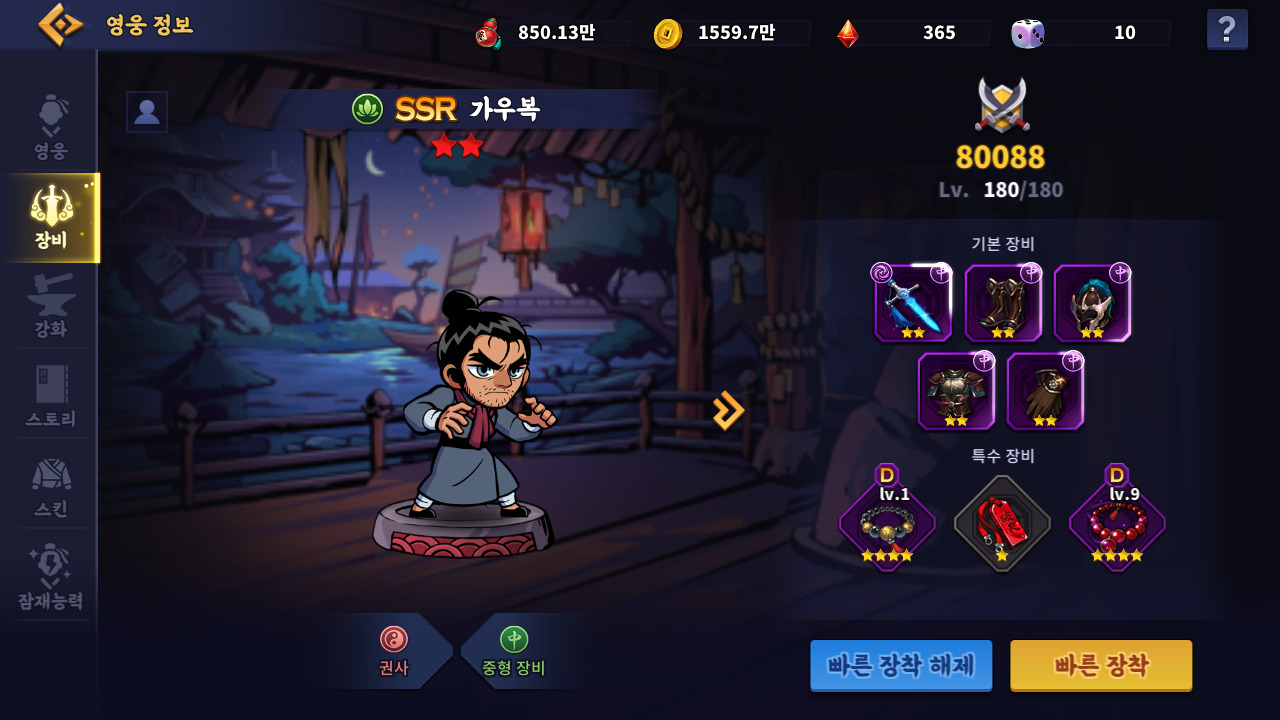1280x720 pixels.
Task: Activate the yellow 빠른 장착 quick equip button
Action: click(x=1101, y=665)
